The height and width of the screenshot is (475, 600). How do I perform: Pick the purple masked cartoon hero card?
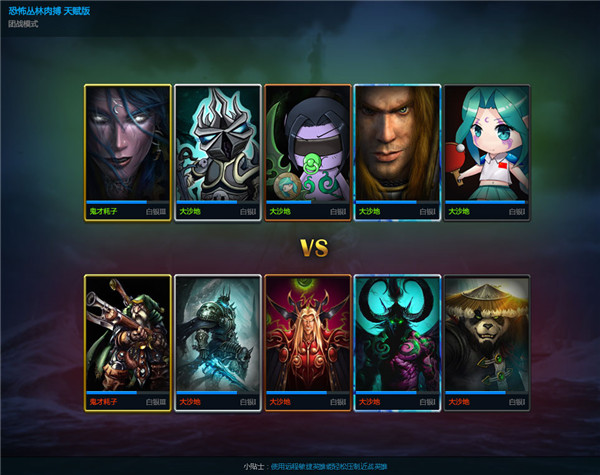[307, 145]
